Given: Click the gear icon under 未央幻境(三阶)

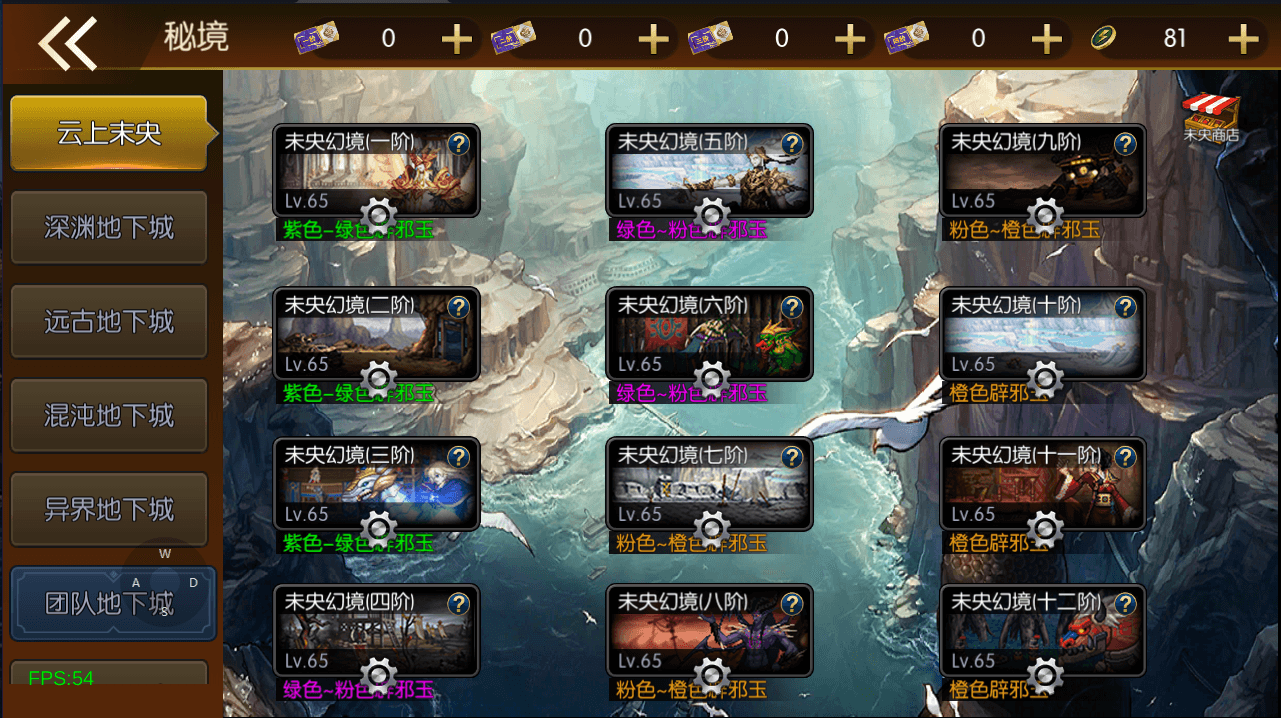Looking at the screenshot, I should coord(379,528).
